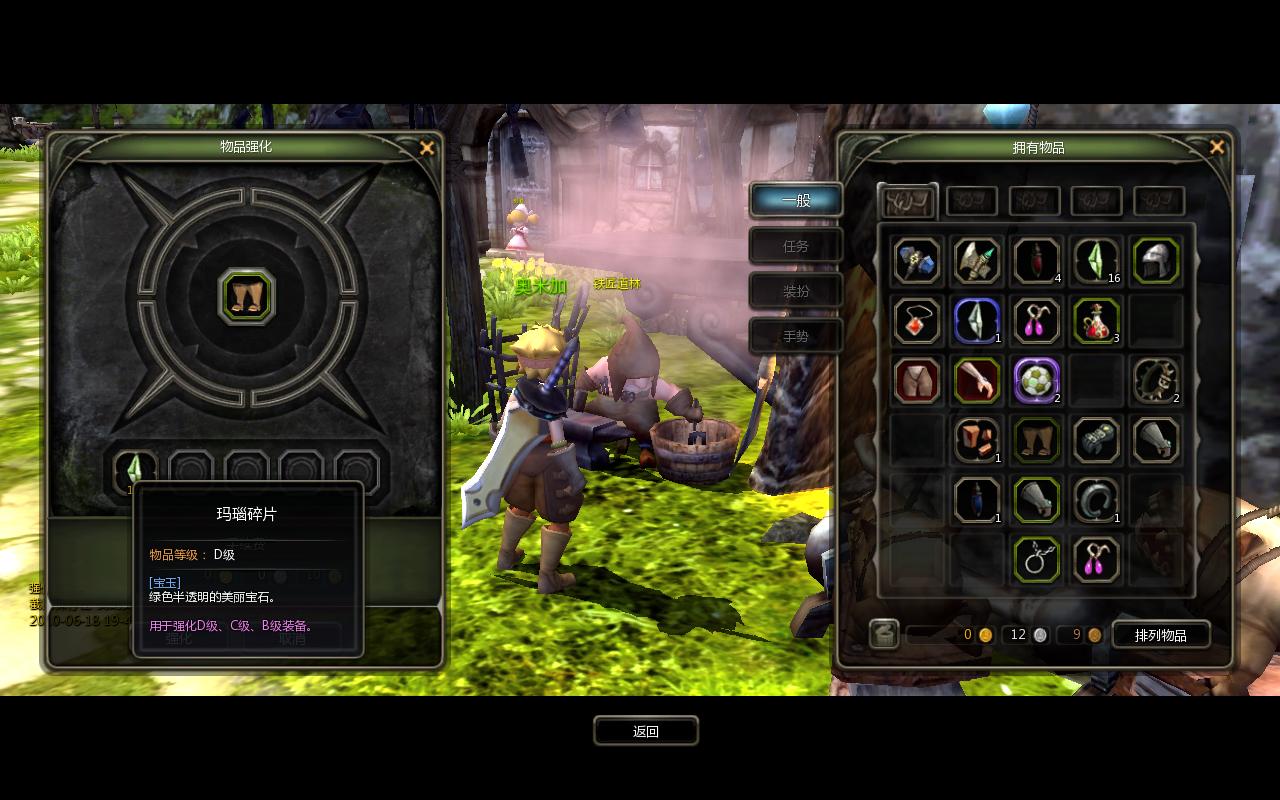This screenshot has width=1280, height=800.
Task: Close the 物品强化 enhancement window
Action: (x=427, y=148)
